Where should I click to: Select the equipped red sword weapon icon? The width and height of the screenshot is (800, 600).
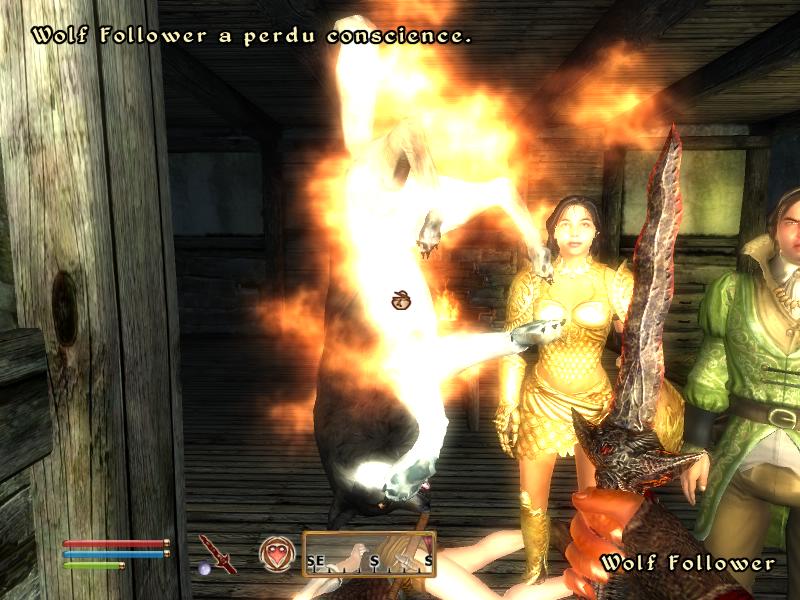pyautogui.click(x=216, y=552)
